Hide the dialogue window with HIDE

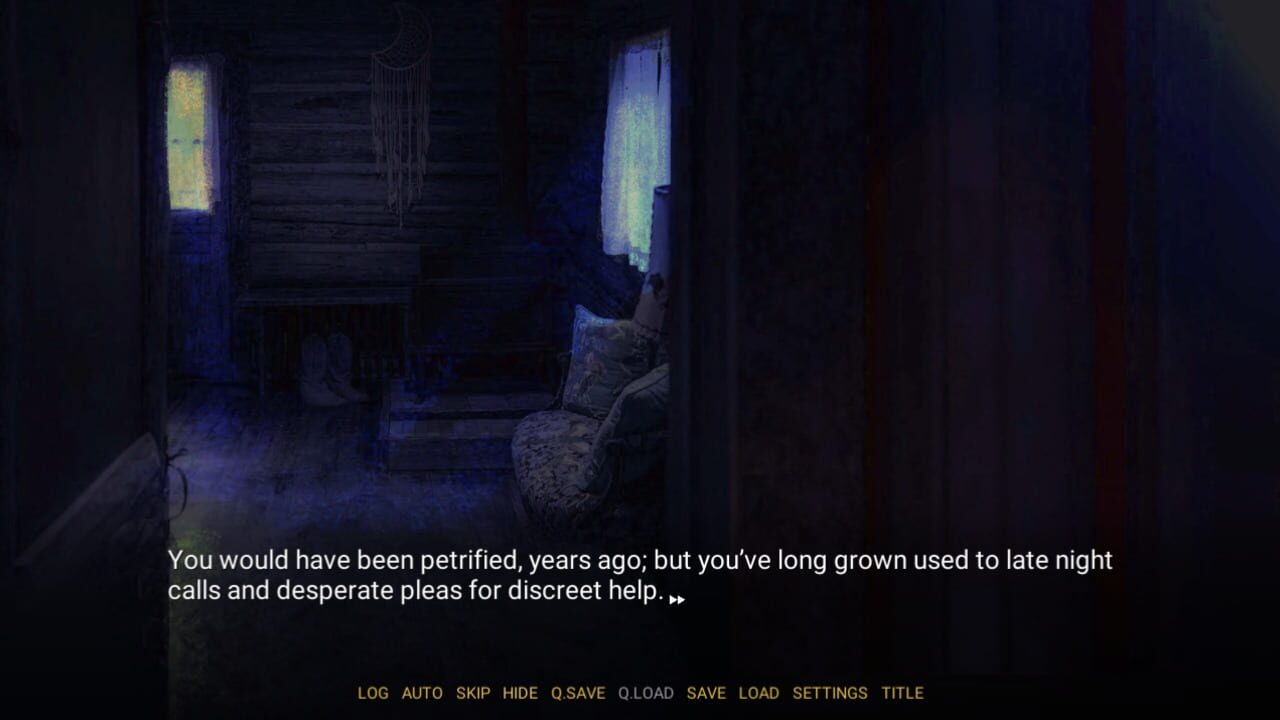(x=520, y=692)
